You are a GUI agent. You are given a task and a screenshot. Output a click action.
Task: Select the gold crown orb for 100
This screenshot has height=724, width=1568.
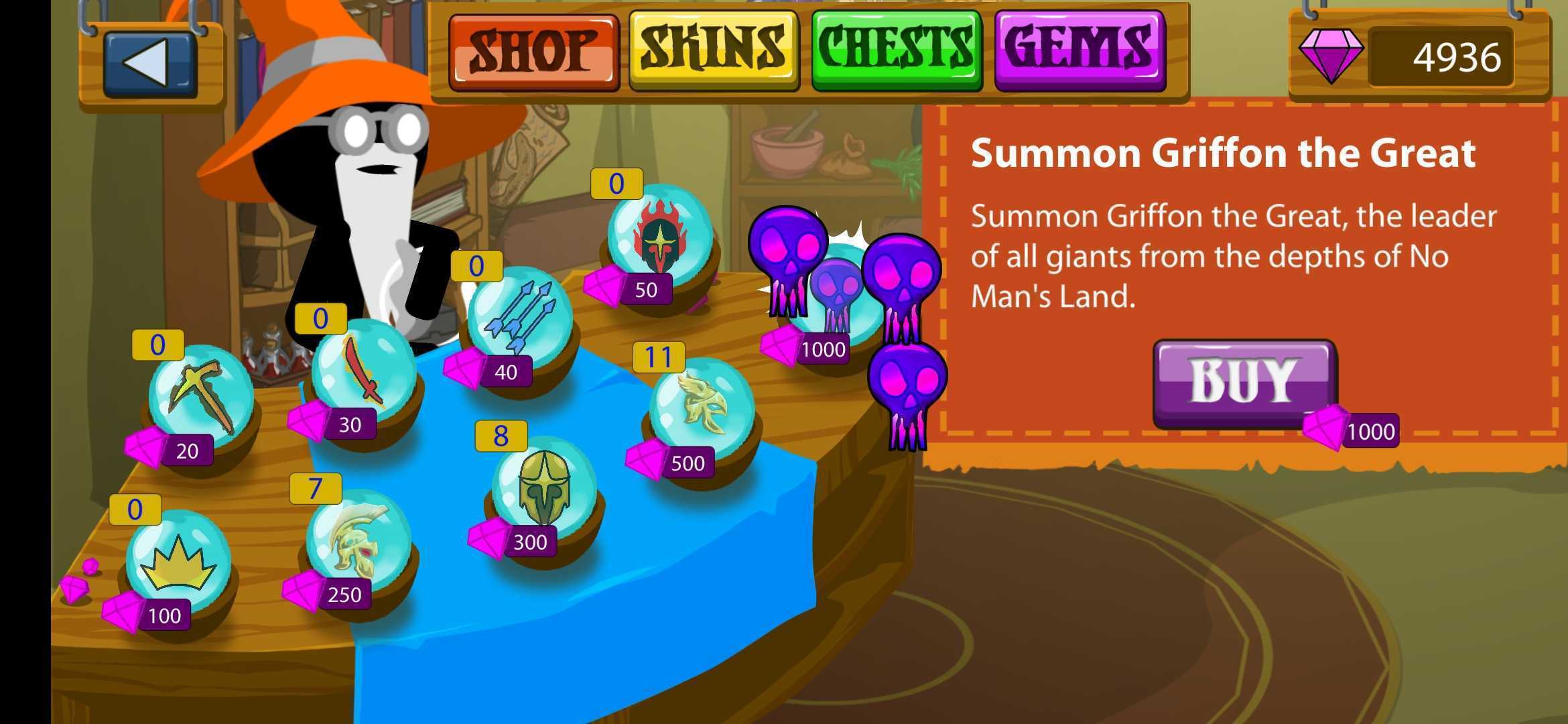(178, 563)
